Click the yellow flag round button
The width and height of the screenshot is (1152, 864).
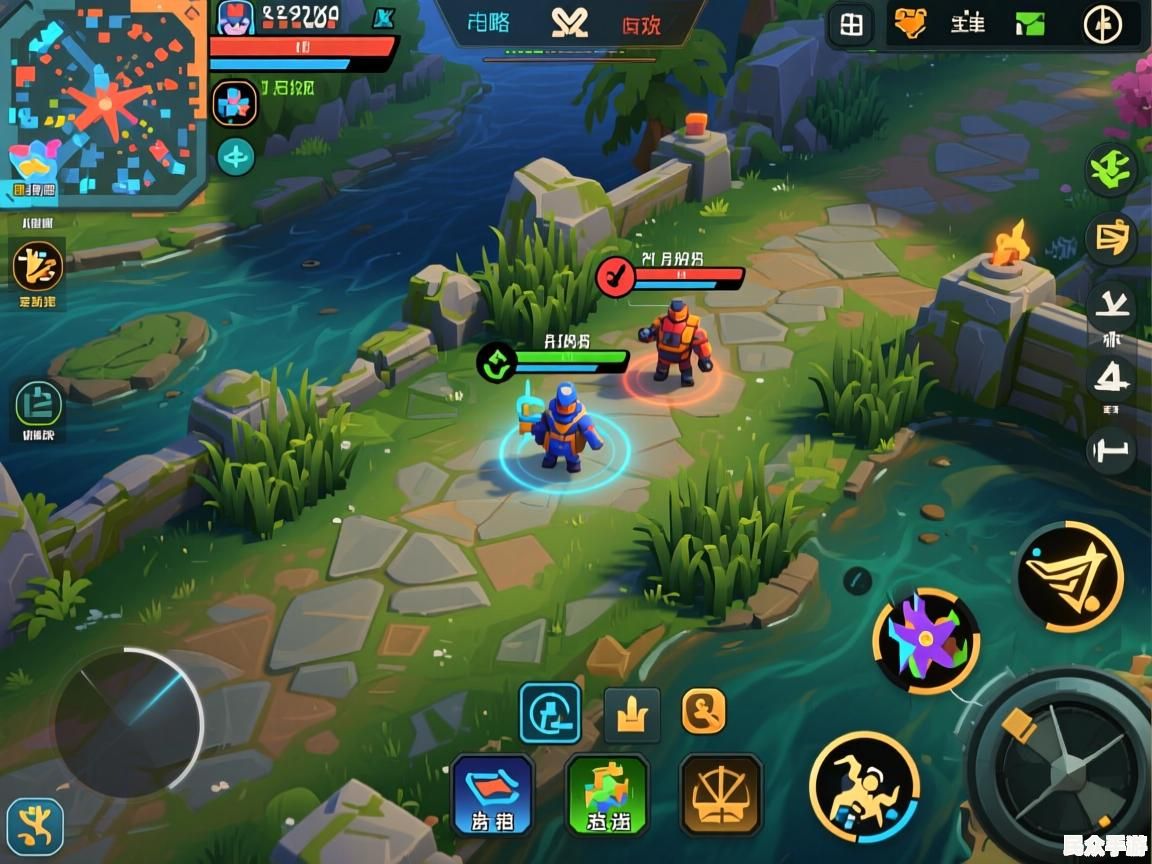(1111, 238)
